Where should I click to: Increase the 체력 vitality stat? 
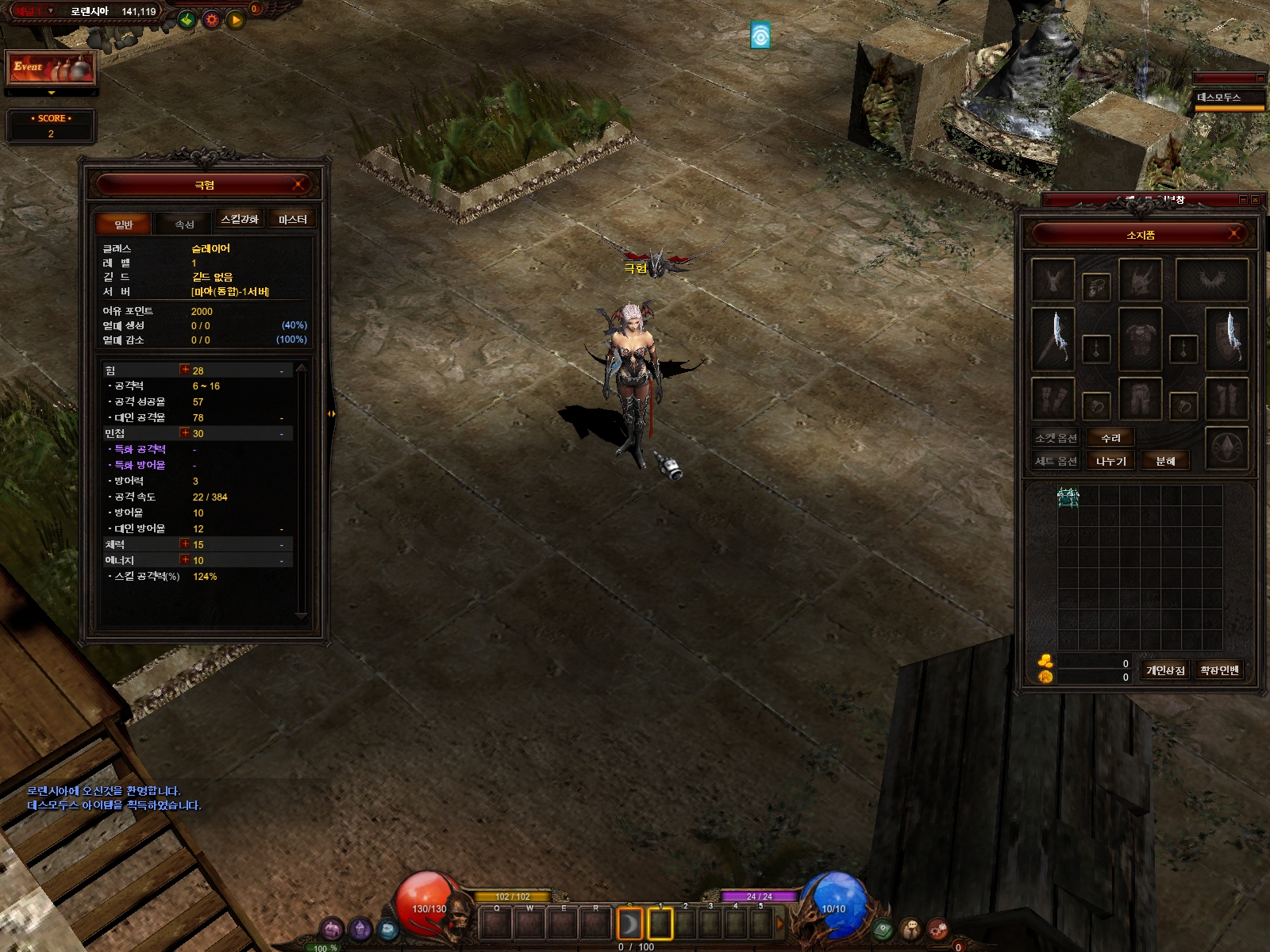(x=185, y=544)
